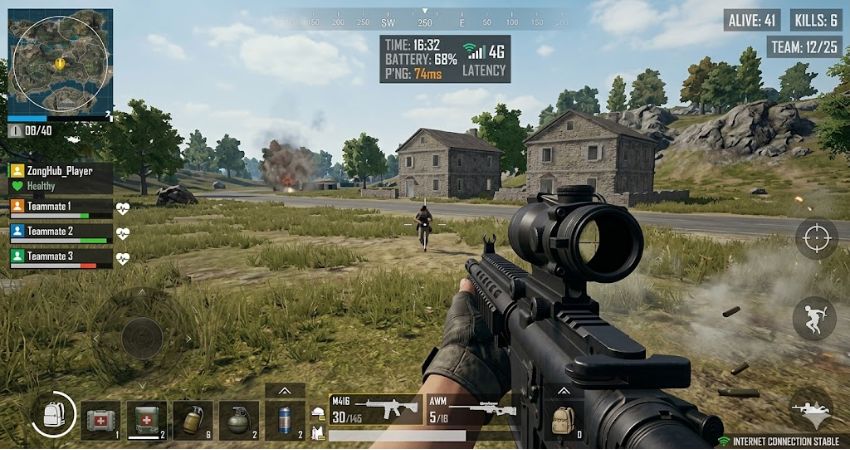Viewport: 850px width, 450px height.
Task: Equip the frag grenade
Action: (x=238, y=420)
